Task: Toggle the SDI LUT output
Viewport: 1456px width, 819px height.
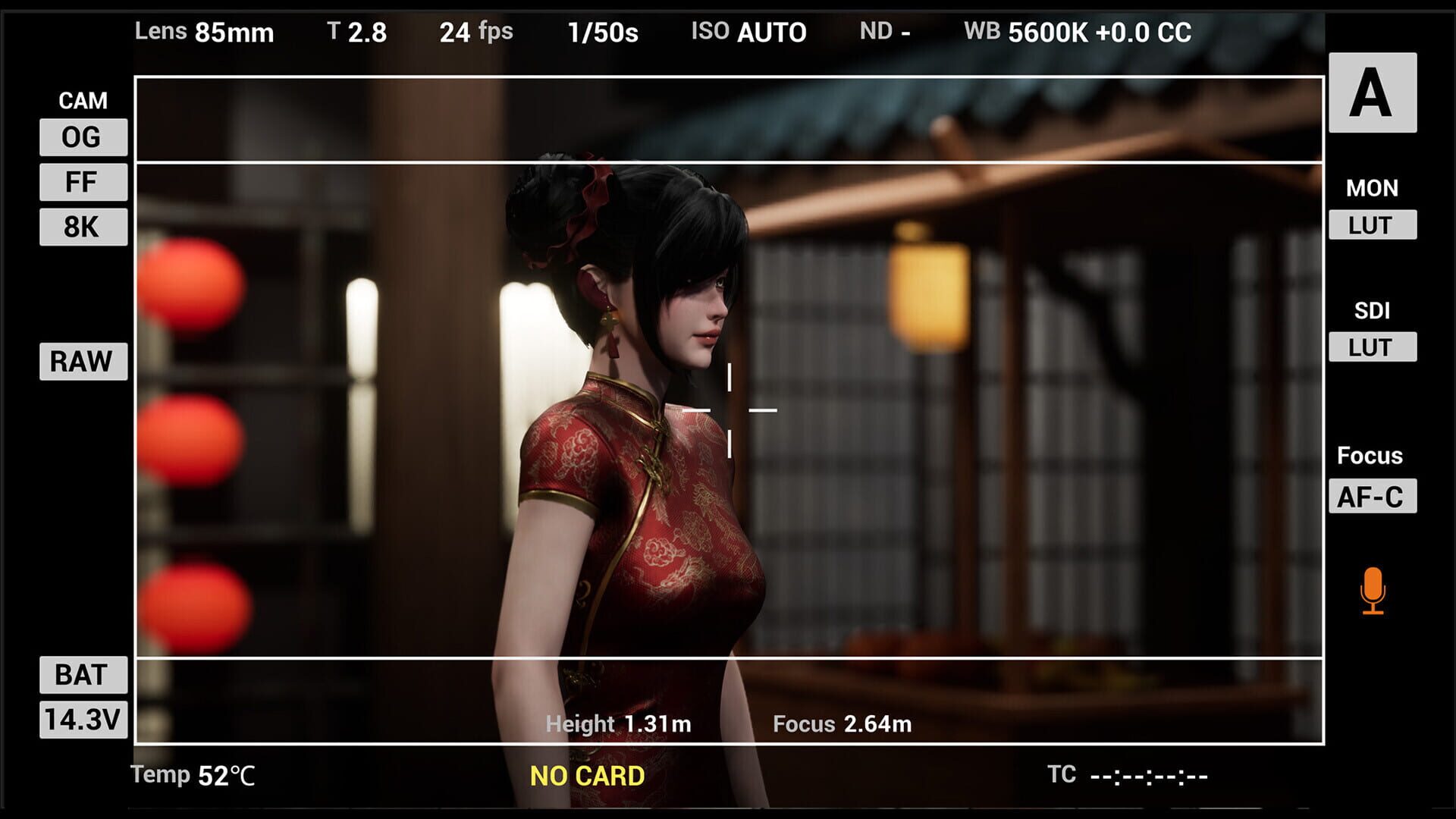Action: (1372, 348)
